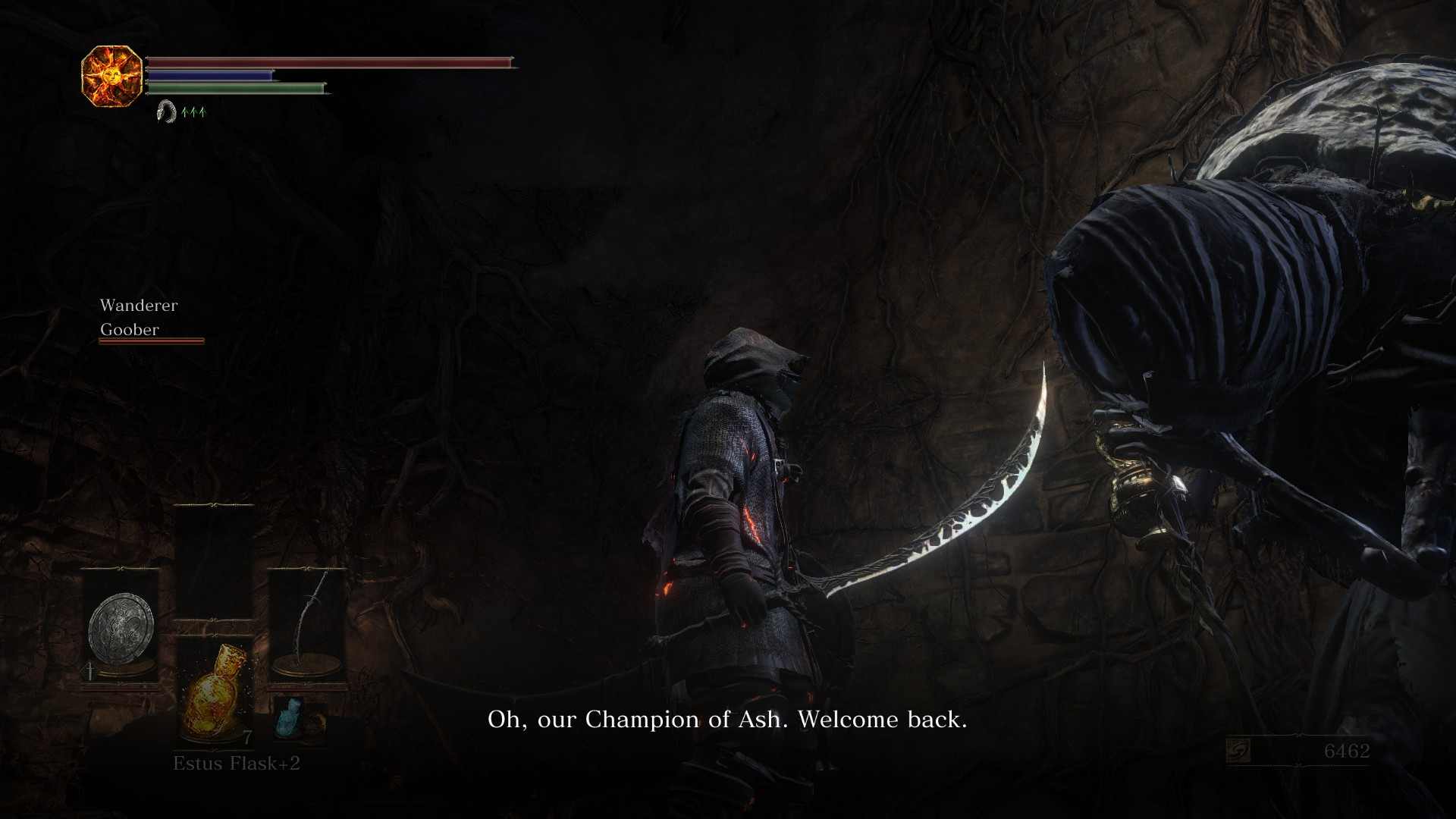Click the souls currency icon

click(1238, 752)
